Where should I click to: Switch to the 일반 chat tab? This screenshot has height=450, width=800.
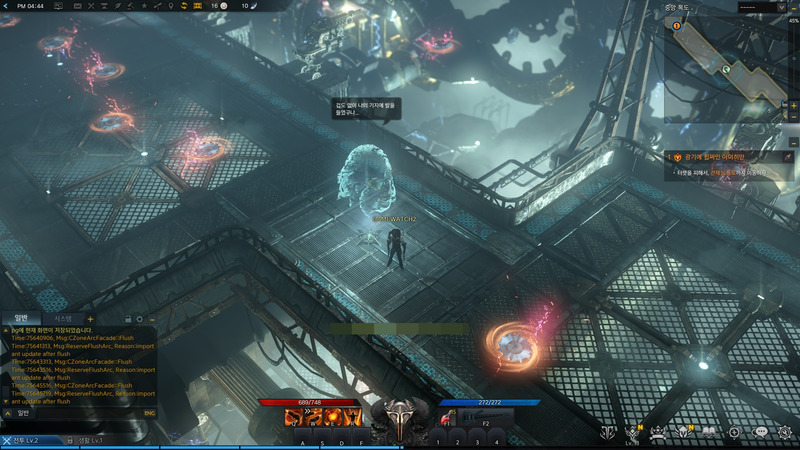pos(21,318)
